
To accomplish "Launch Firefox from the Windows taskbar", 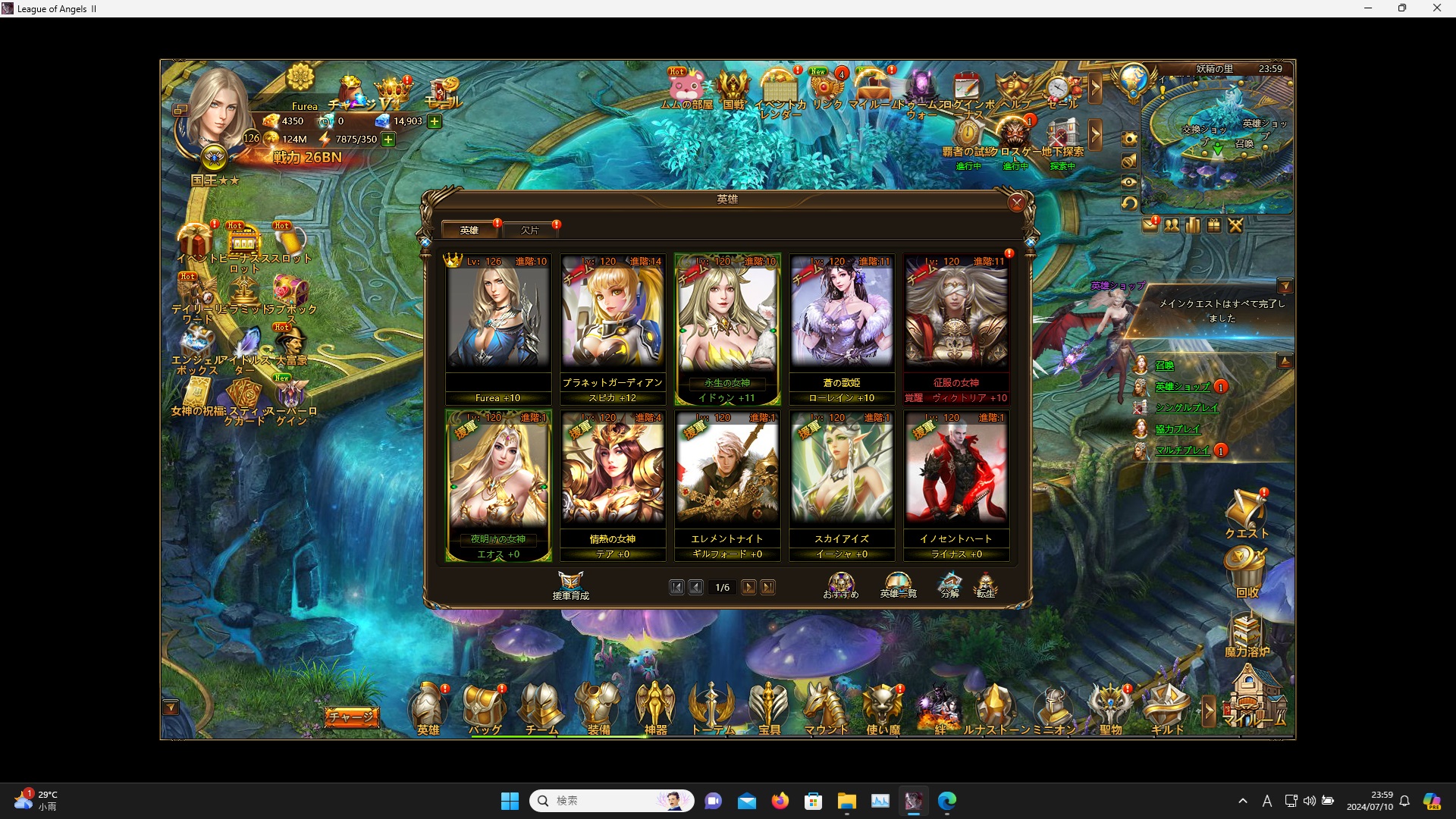I will click(x=780, y=801).
